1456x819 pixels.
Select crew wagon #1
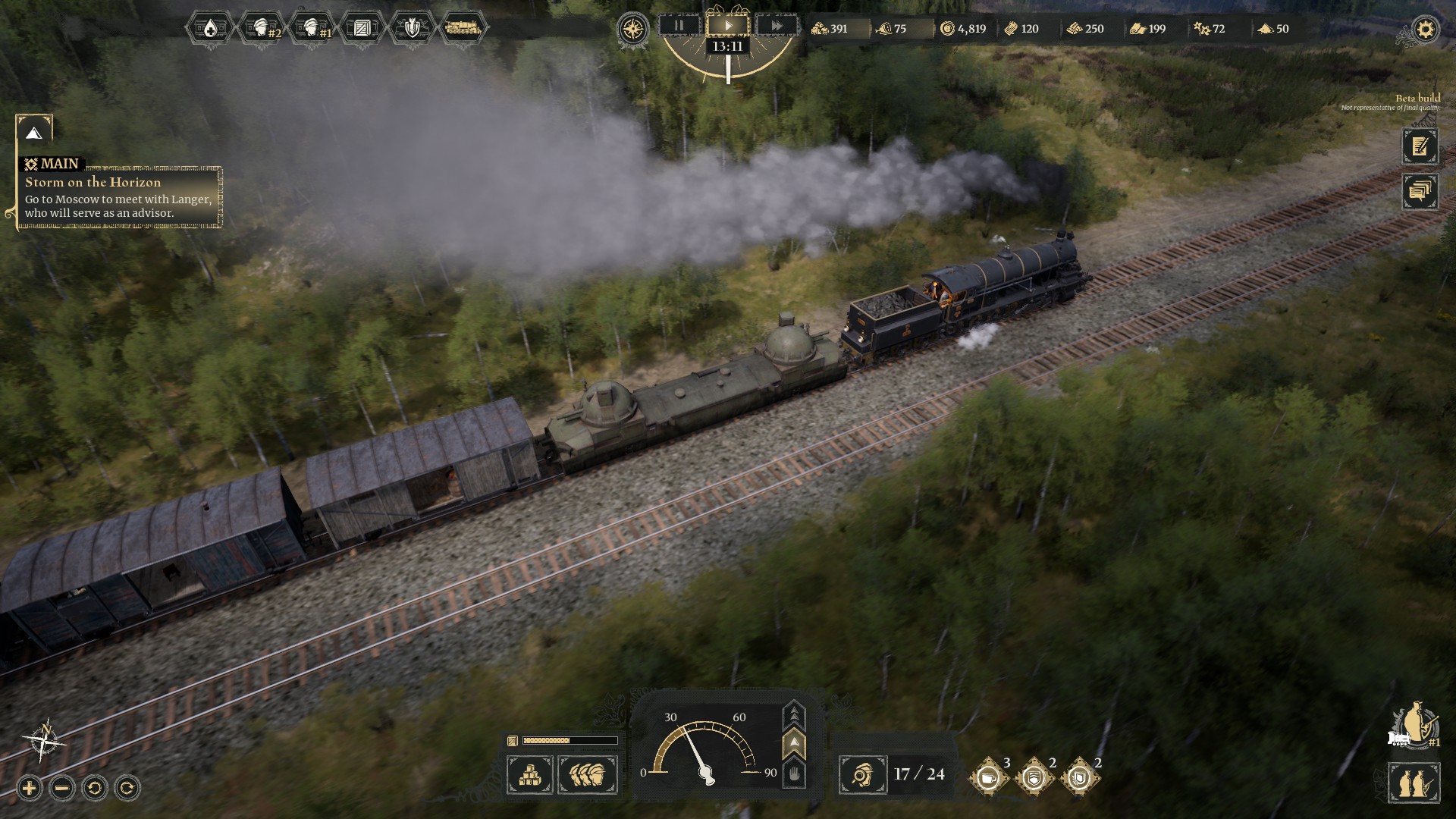(311, 29)
